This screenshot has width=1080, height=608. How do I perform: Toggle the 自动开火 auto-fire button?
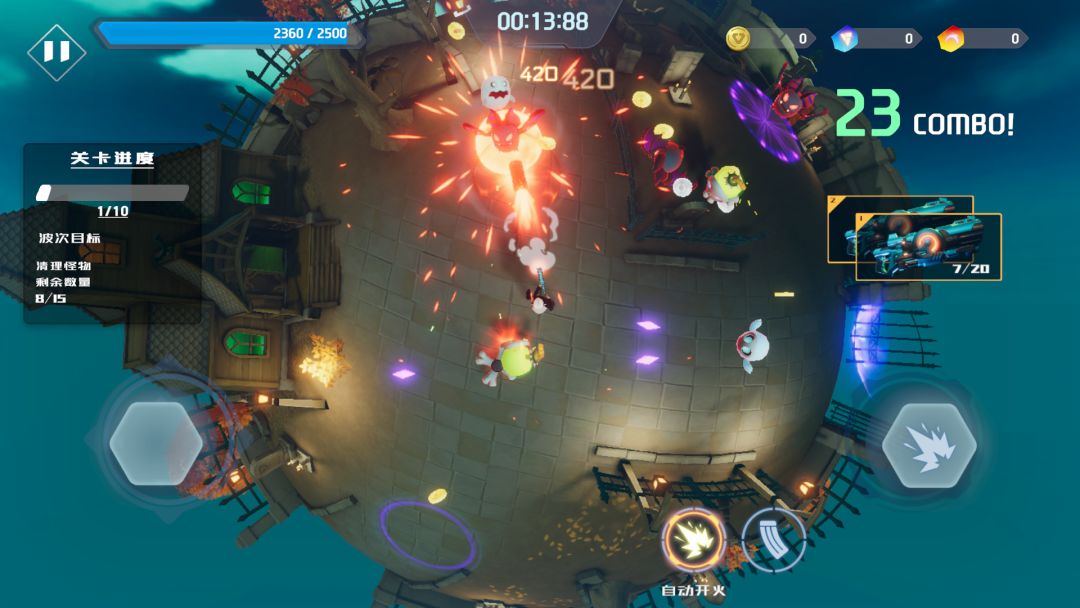693,541
